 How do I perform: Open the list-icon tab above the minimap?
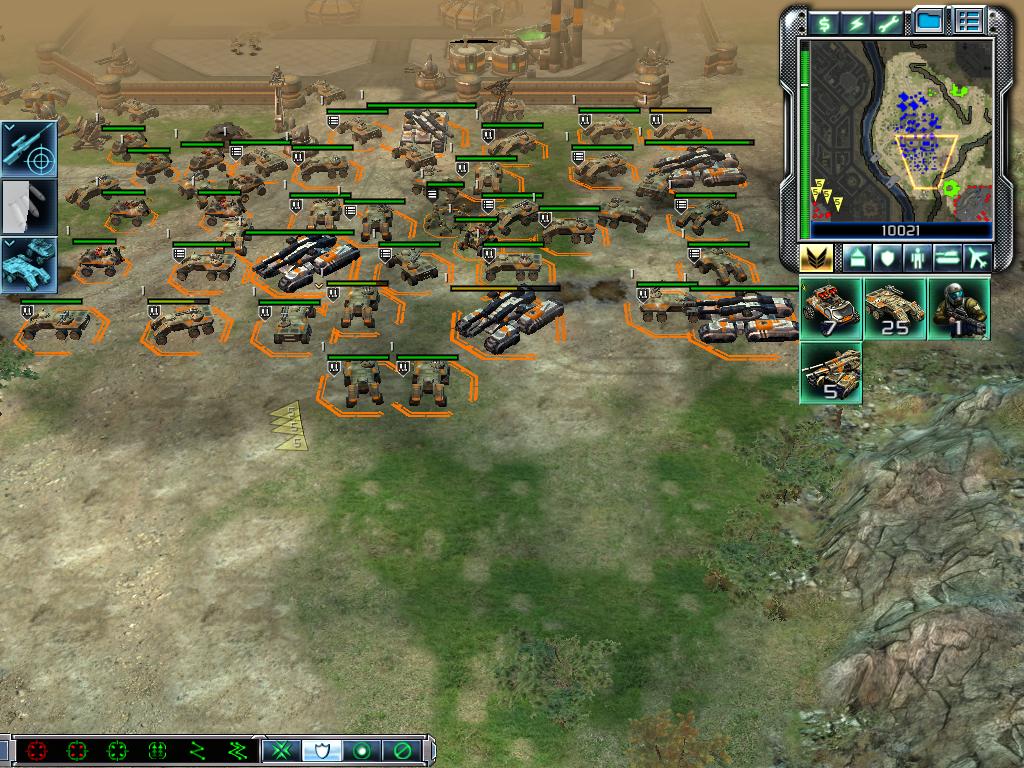pyautogui.click(x=967, y=21)
